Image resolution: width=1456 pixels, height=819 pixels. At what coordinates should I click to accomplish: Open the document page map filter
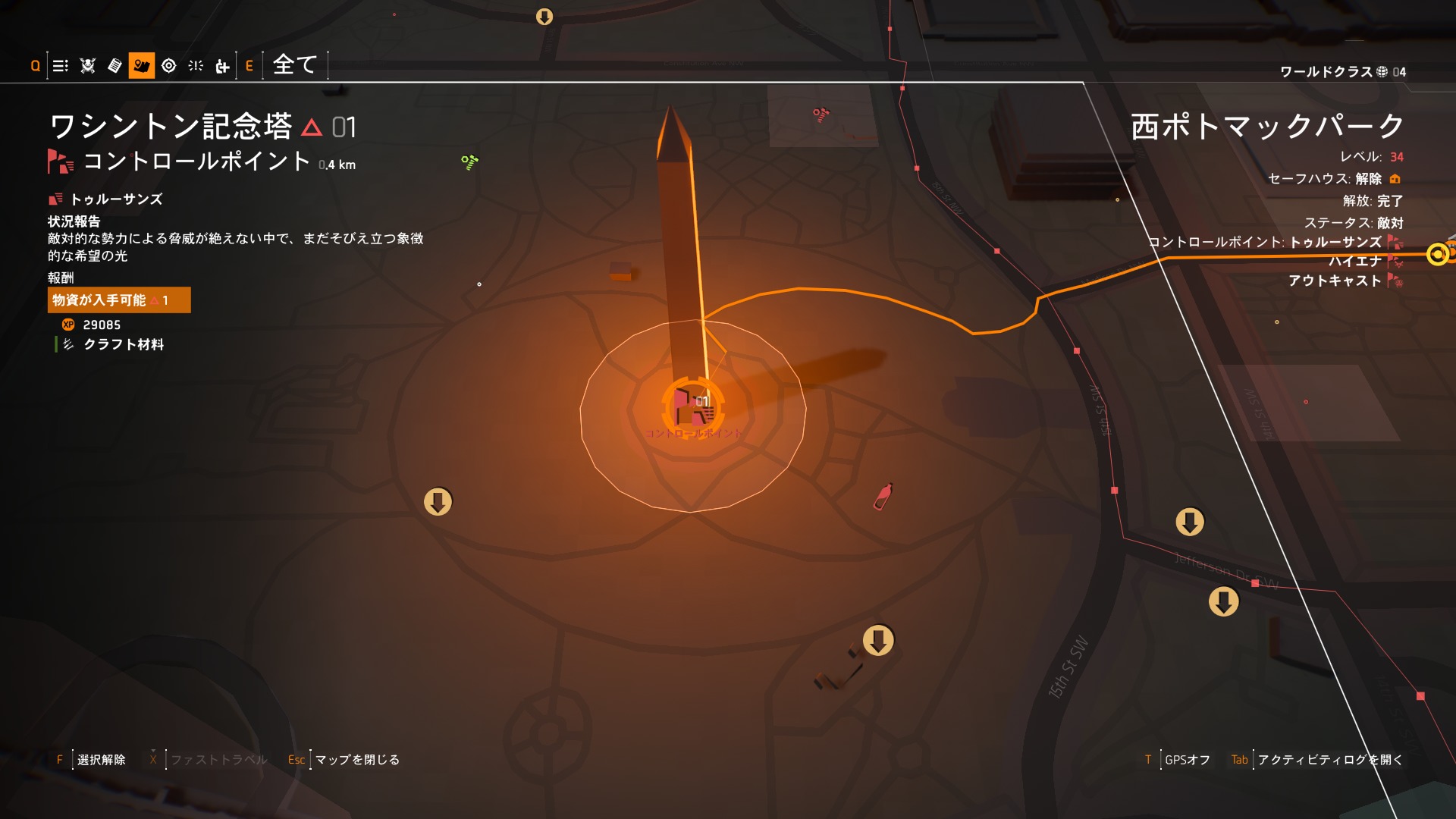click(x=115, y=66)
